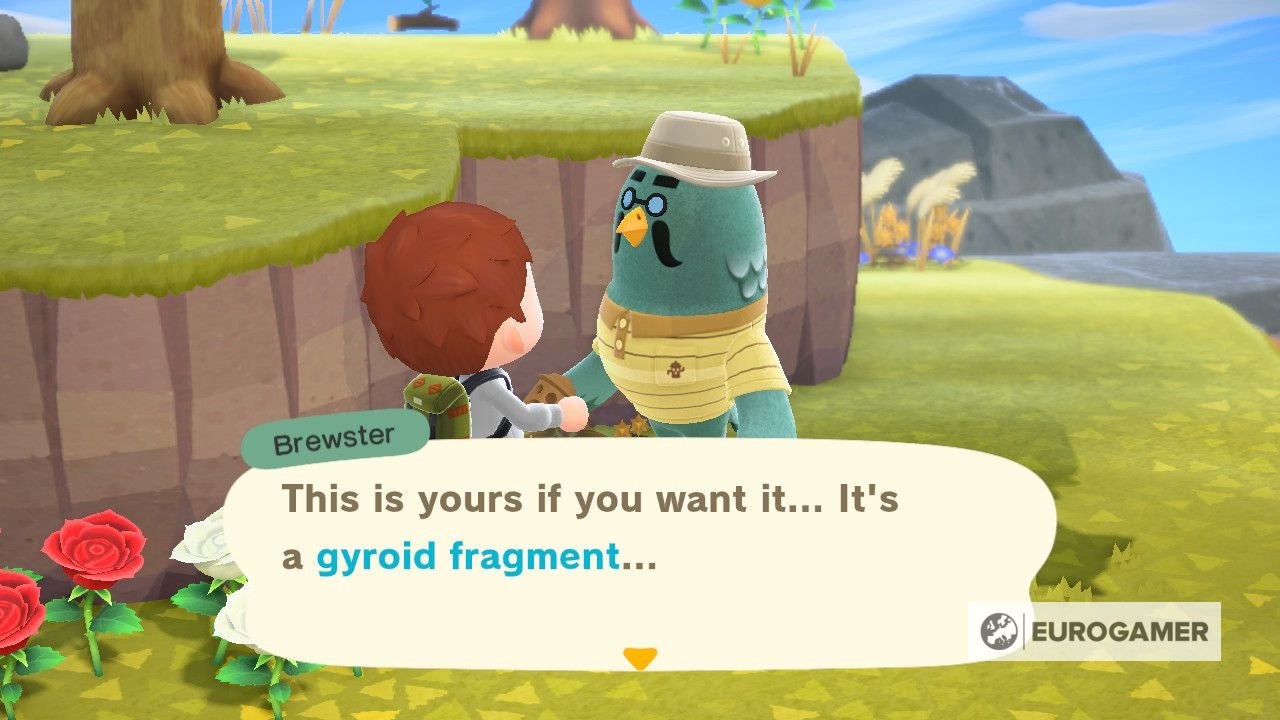Viewport: 1280px width, 720px height.
Task: Click the purple flowers near the rocks
Action: (940, 252)
